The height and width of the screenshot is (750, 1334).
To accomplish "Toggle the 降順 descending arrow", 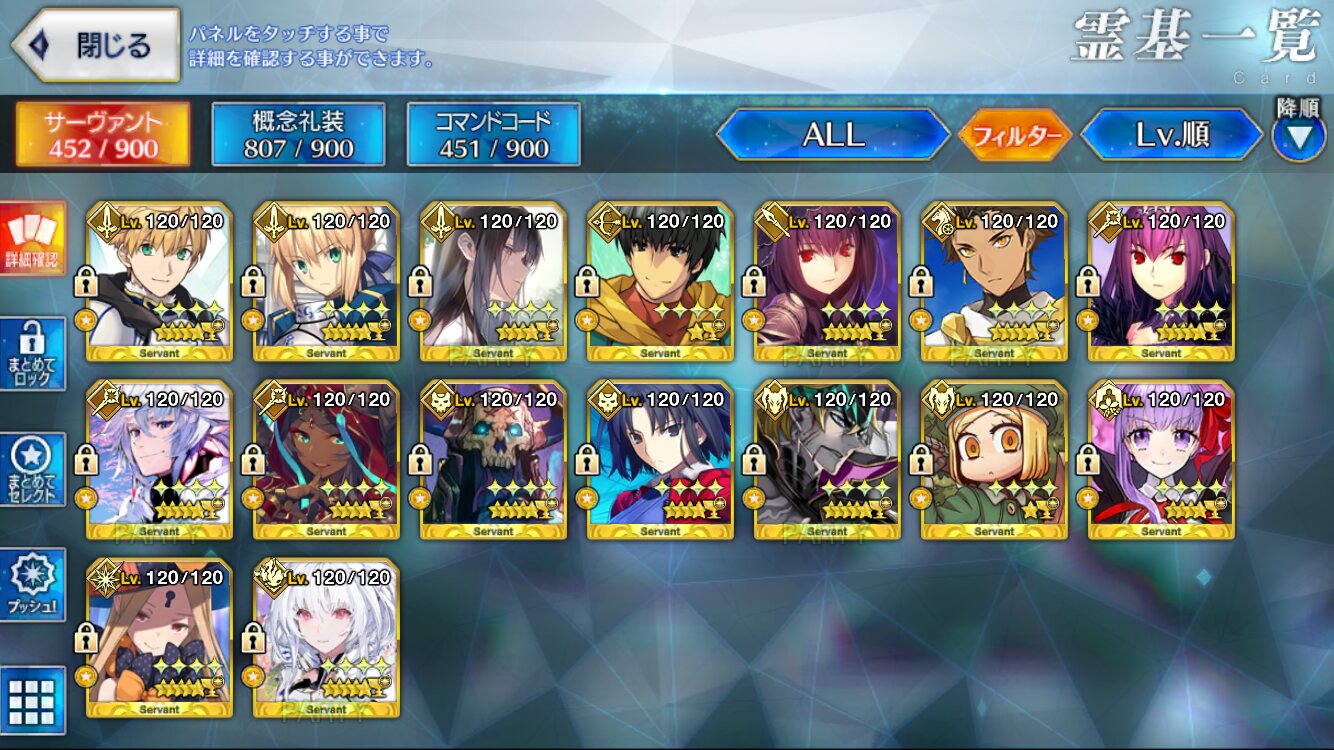I will click(x=1298, y=136).
